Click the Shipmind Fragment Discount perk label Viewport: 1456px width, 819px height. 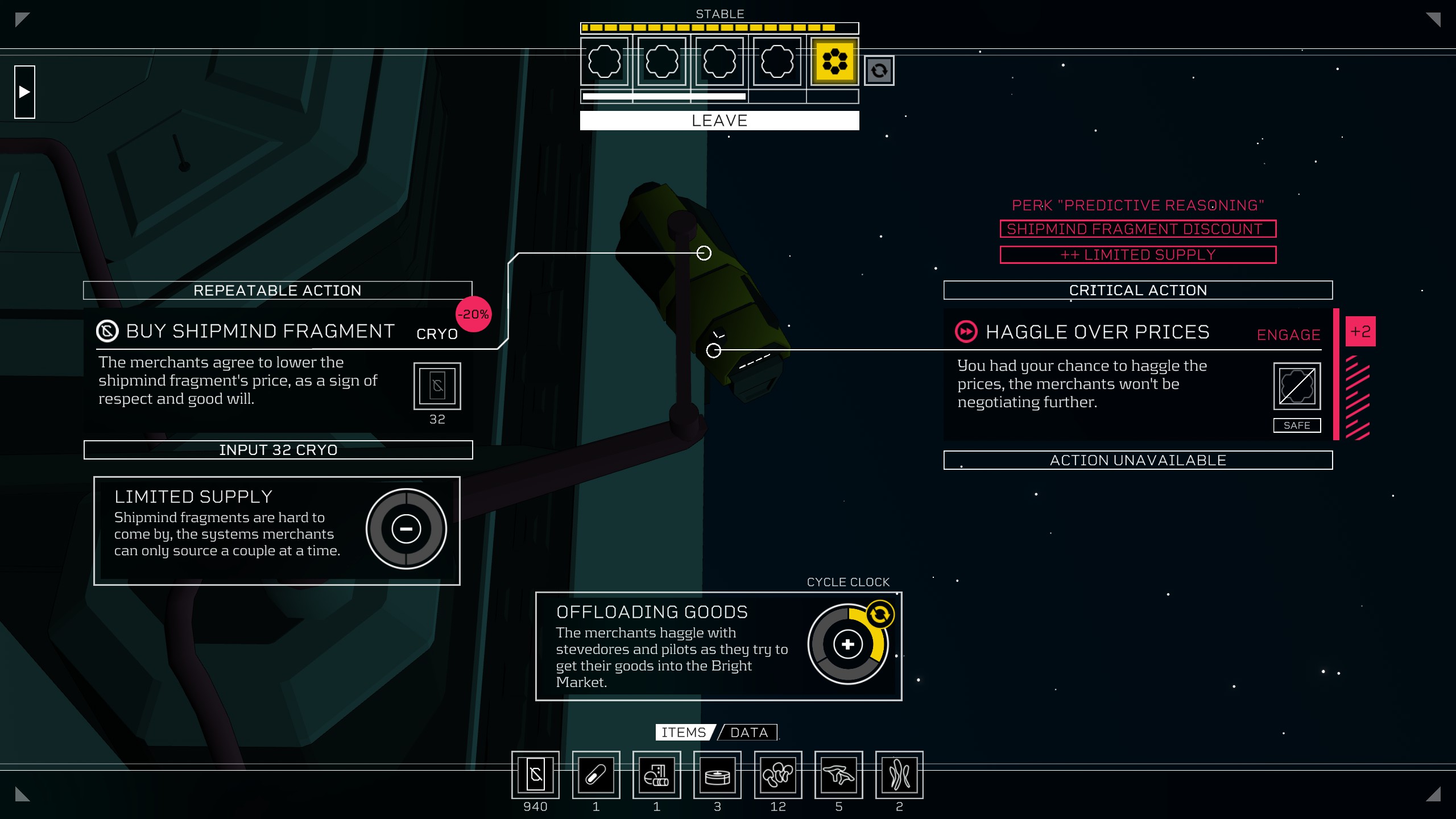coord(1137,229)
